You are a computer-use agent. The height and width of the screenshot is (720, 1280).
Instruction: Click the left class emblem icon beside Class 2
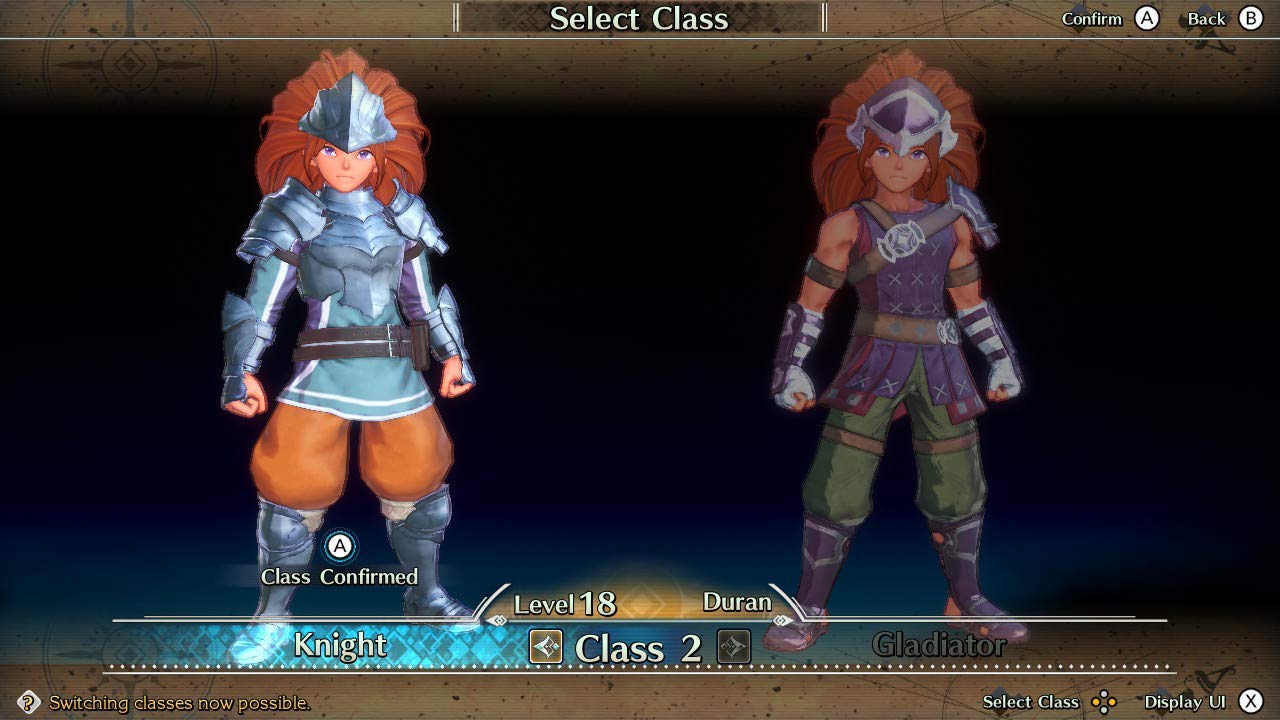544,648
